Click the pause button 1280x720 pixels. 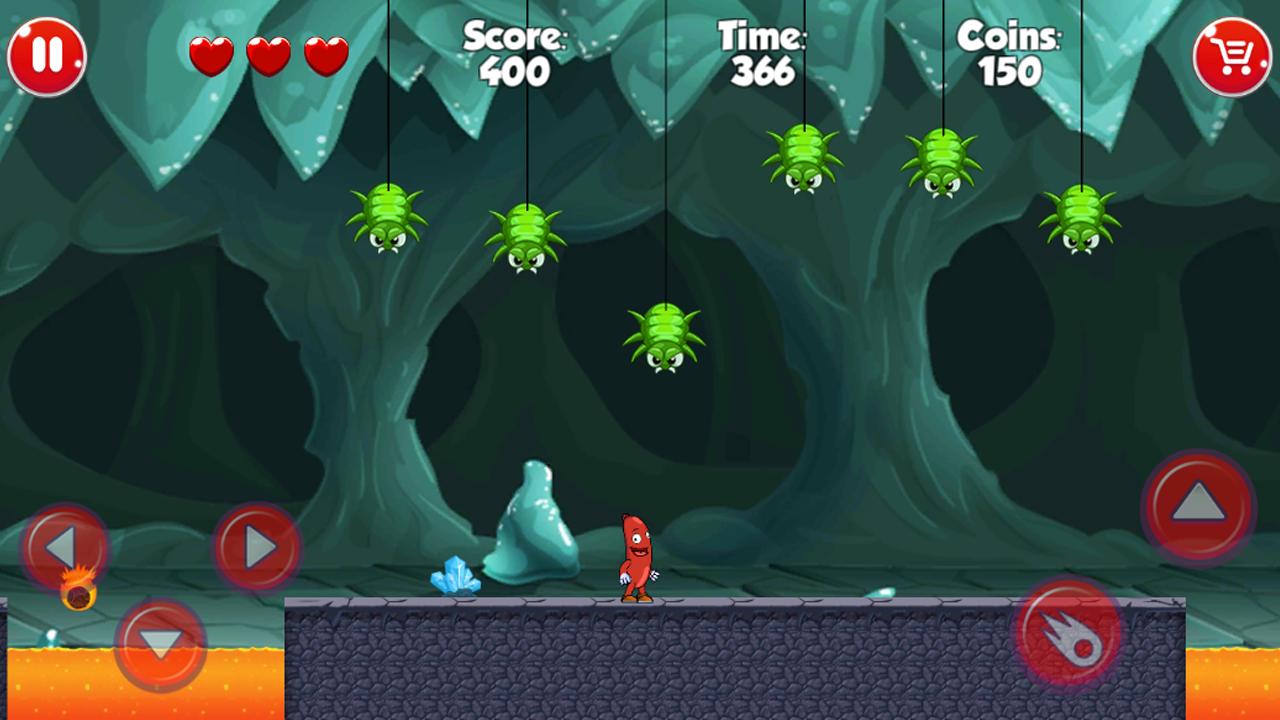coord(46,55)
